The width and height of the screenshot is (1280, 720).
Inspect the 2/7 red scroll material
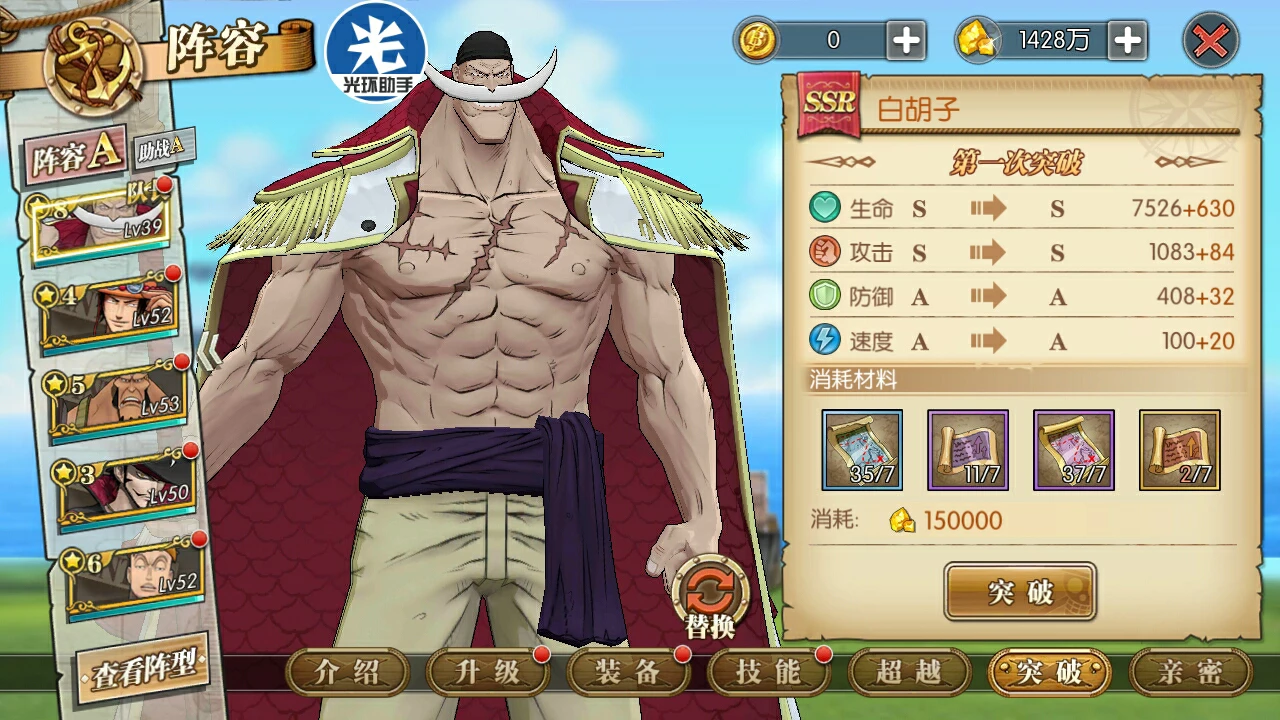point(1180,450)
